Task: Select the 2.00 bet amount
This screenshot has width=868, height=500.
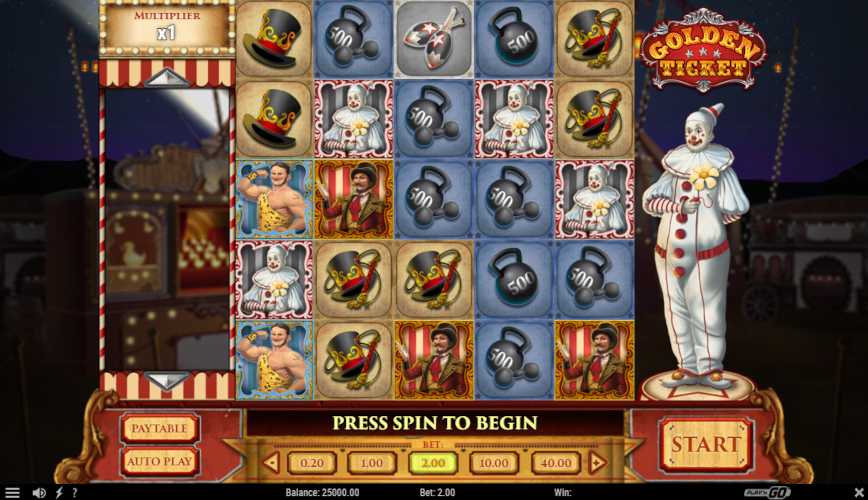Action: [433, 463]
